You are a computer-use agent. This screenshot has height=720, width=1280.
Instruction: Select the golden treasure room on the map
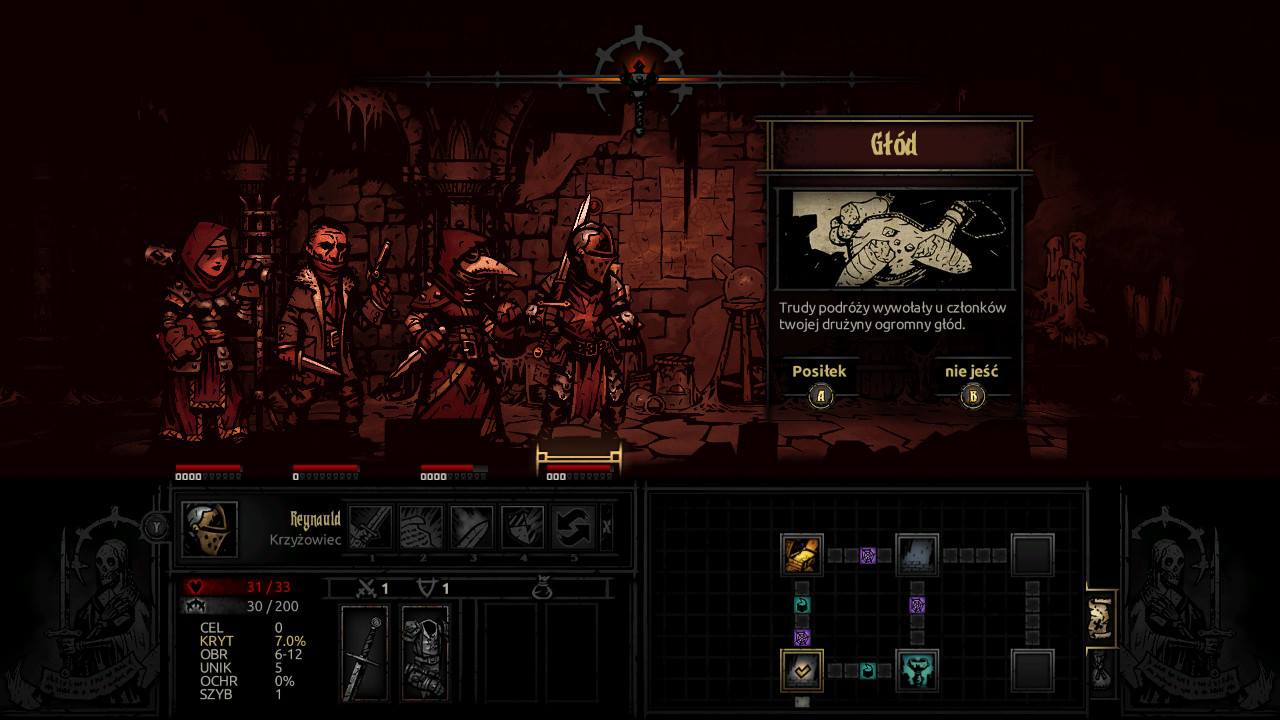click(x=801, y=555)
